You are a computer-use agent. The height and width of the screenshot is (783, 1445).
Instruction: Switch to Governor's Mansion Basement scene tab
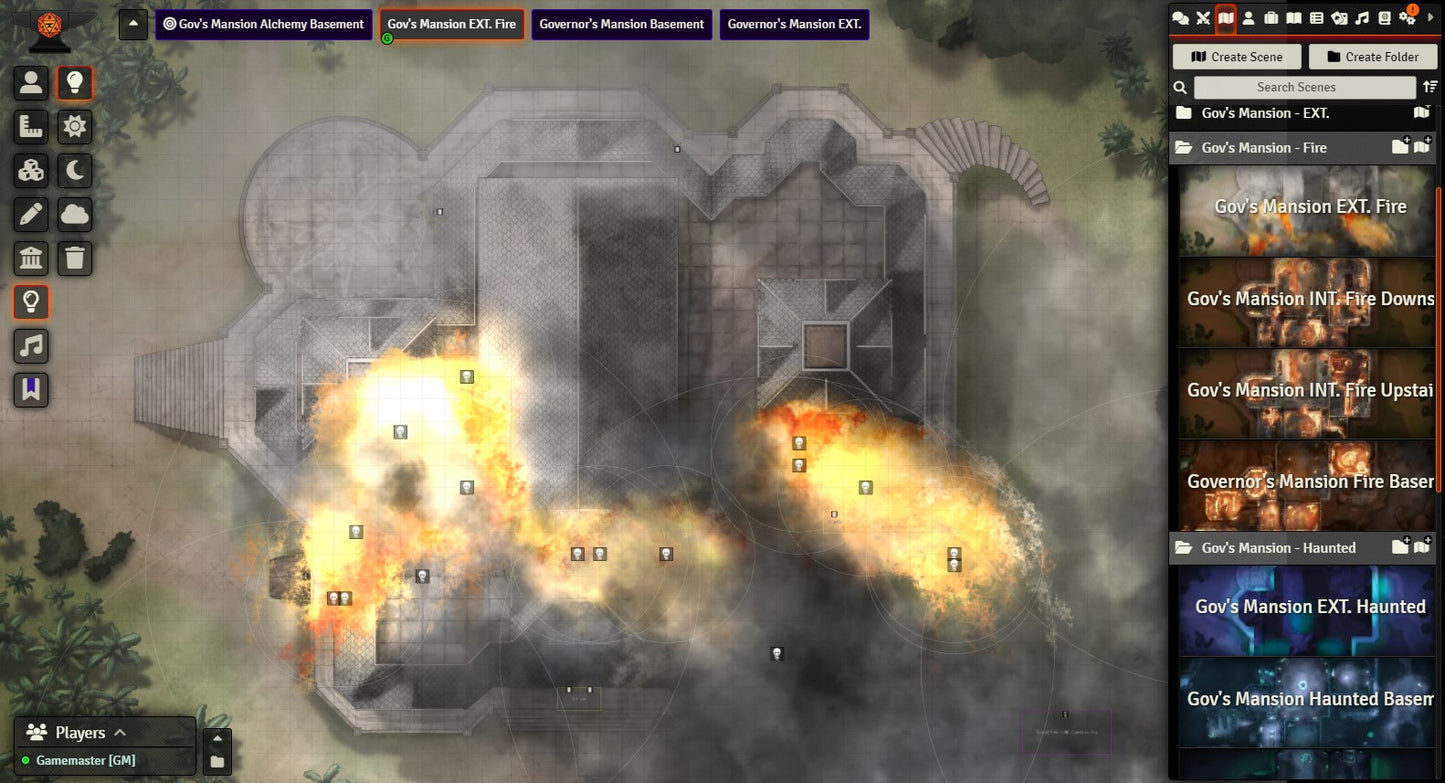pyautogui.click(x=621, y=25)
